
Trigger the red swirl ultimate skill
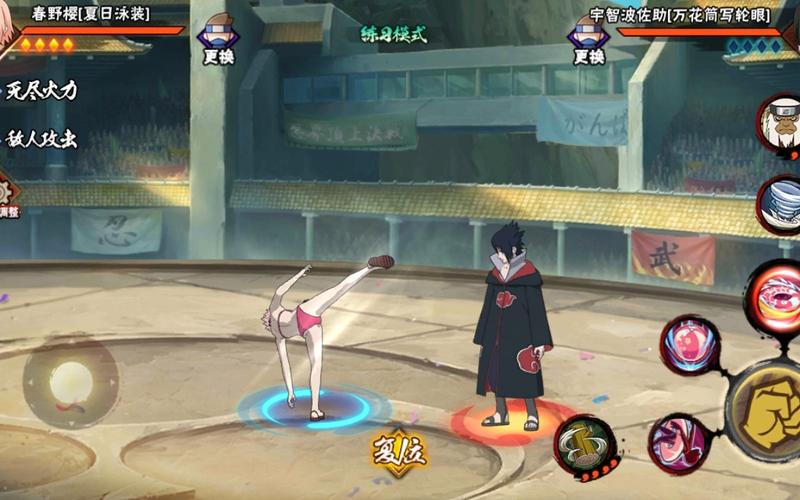[776, 294]
